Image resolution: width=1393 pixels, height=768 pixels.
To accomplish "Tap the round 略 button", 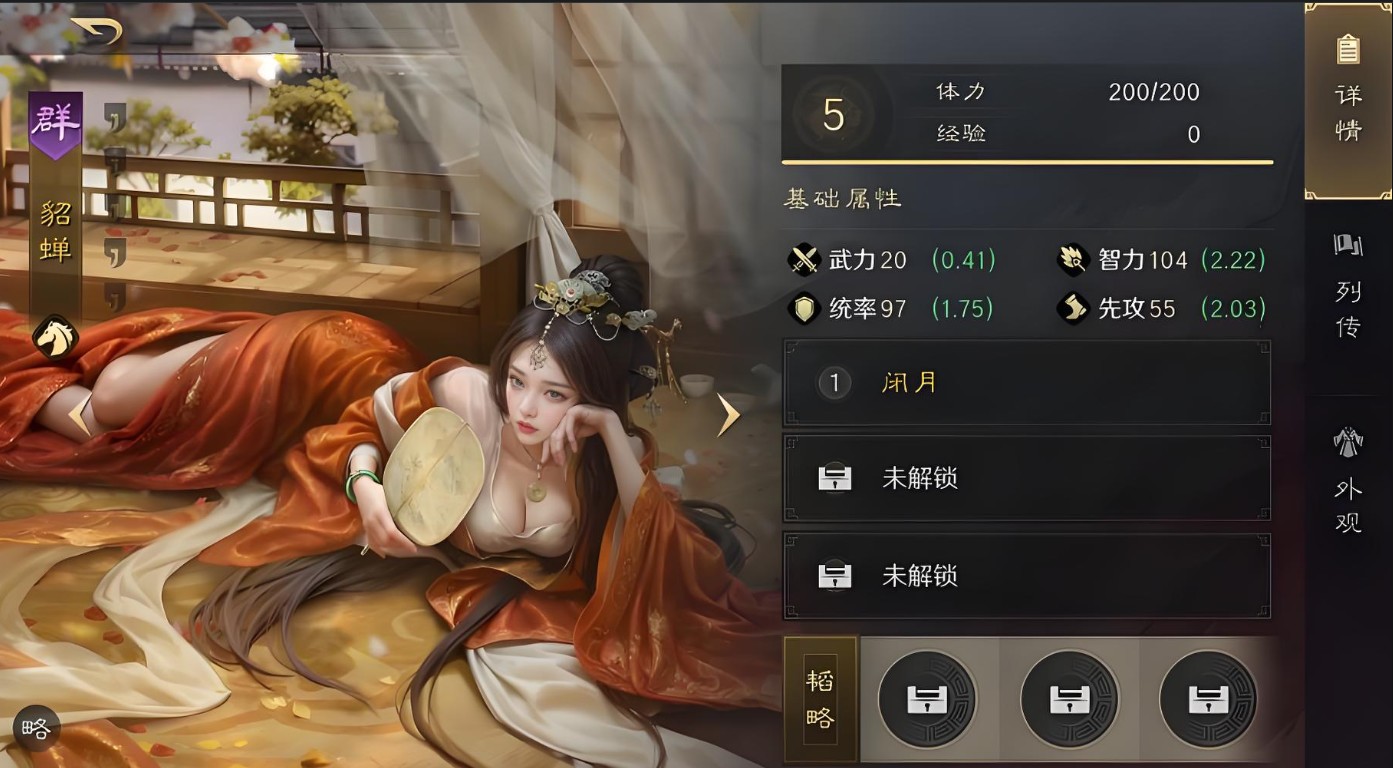I will point(36,729).
